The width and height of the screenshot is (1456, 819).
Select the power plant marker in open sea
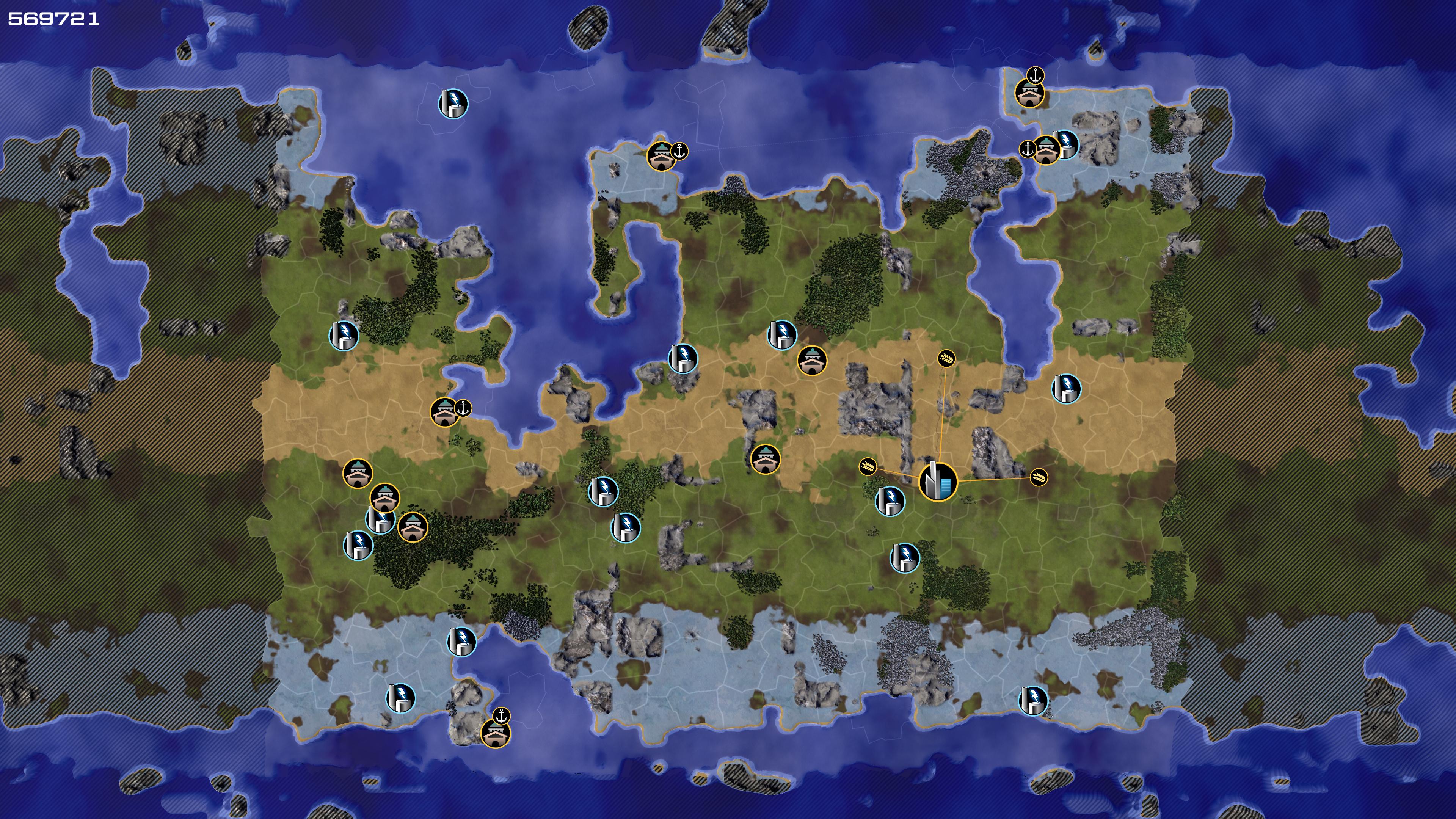click(x=453, y=104)
